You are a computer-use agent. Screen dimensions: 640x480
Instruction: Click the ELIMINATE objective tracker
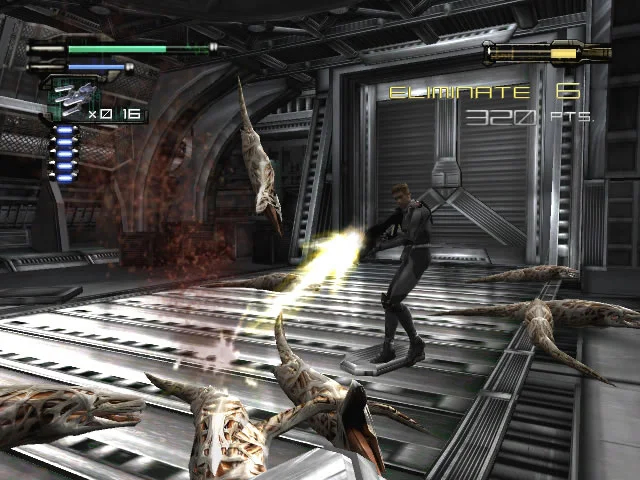coord(484,93)
